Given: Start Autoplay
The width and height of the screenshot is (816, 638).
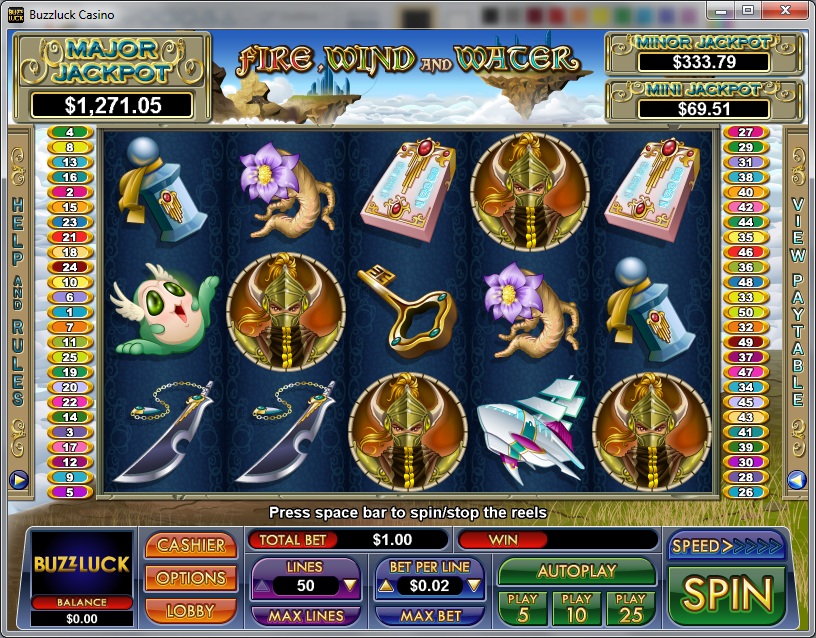Looking at the screenshot, I should click(x=577, y=572).
